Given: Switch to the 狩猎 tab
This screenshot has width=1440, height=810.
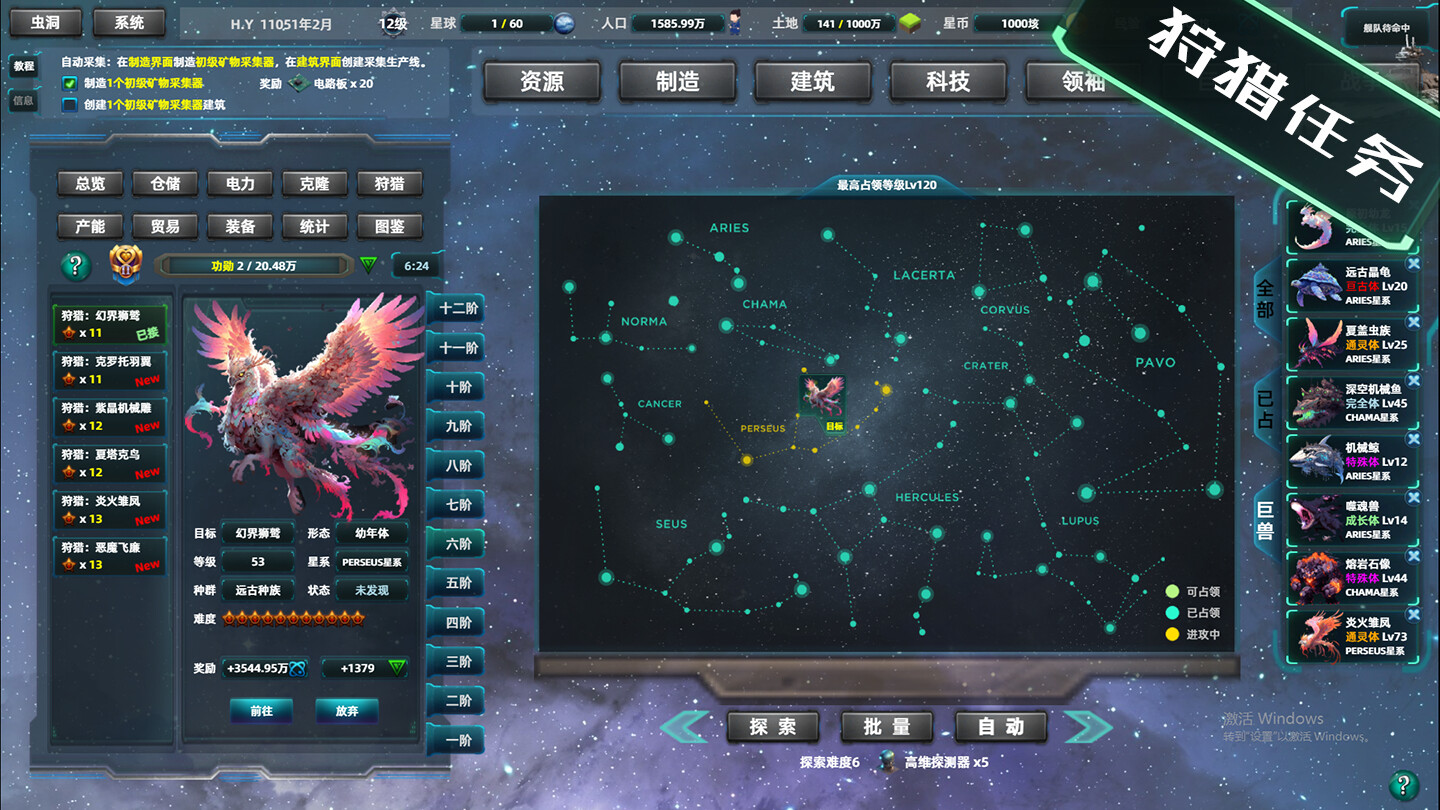Looking at the screenshot, I should click(389, 183).
